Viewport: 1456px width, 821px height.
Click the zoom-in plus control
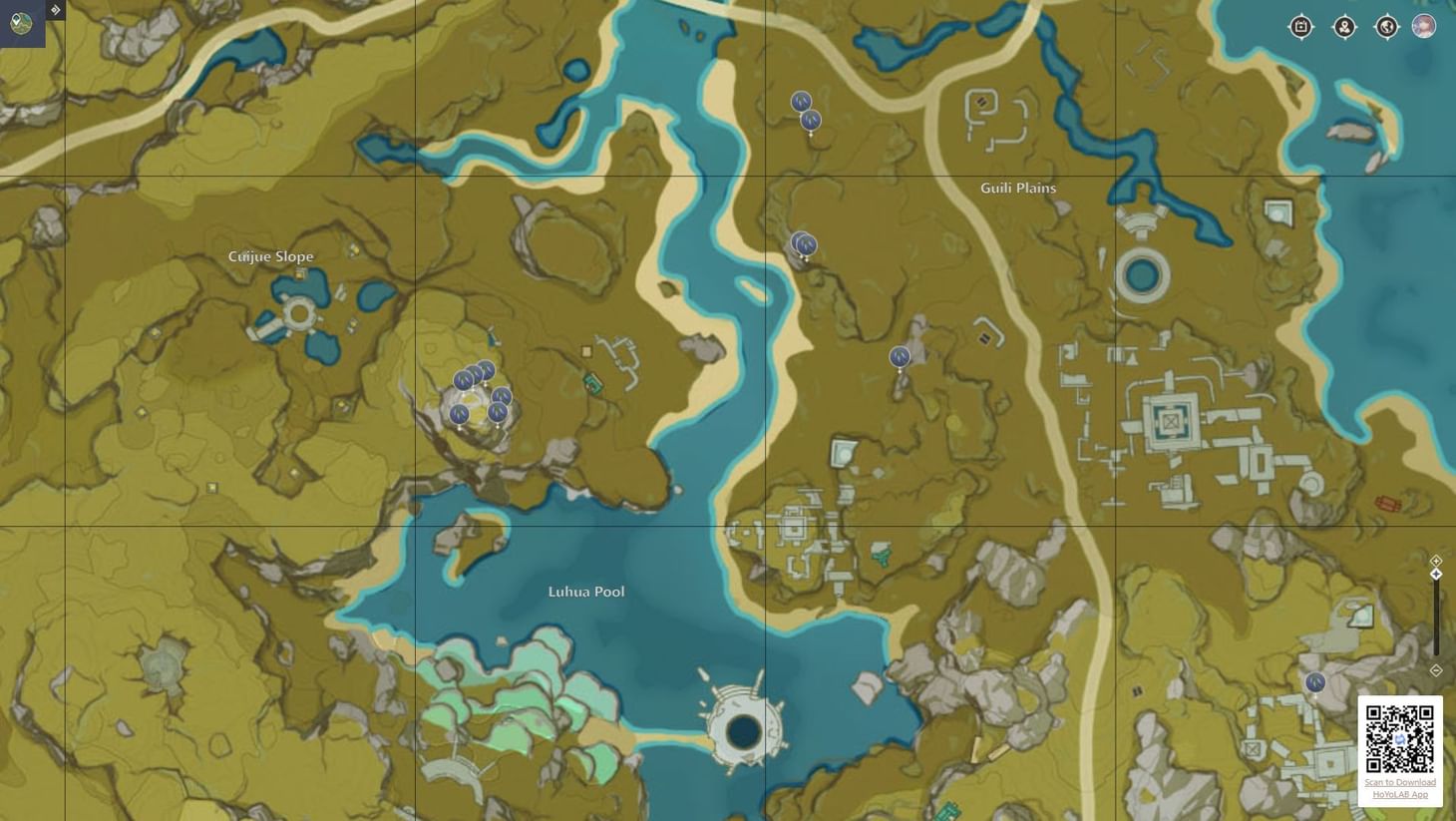pos(1436,560)
